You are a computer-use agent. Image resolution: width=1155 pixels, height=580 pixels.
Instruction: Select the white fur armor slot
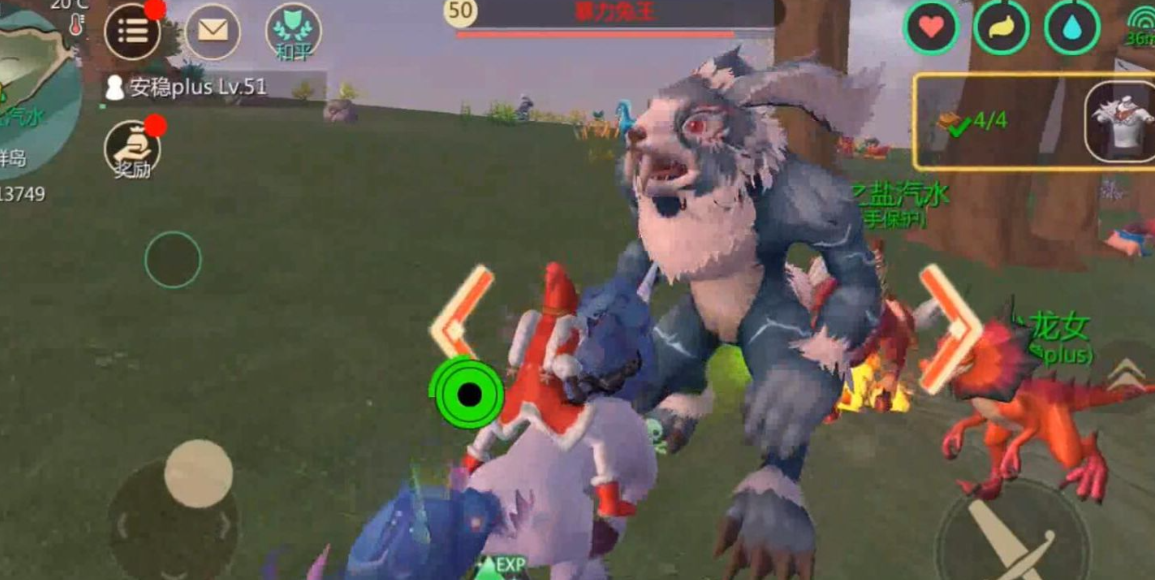click(1120, 121)
